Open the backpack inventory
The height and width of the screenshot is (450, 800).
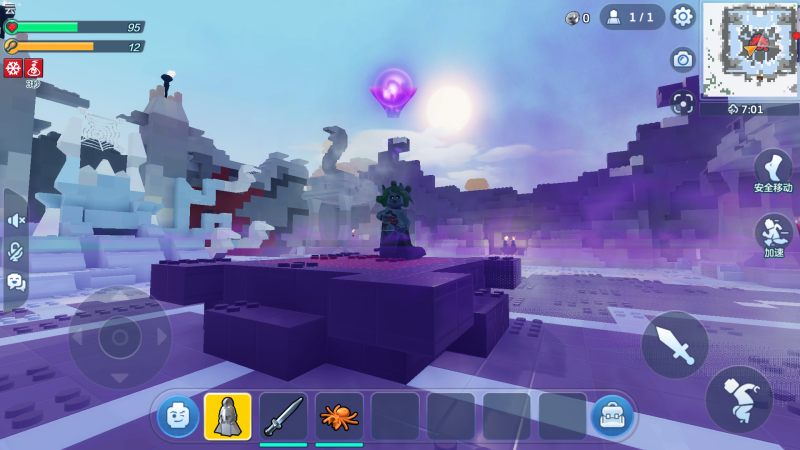[x=610, y=416]
